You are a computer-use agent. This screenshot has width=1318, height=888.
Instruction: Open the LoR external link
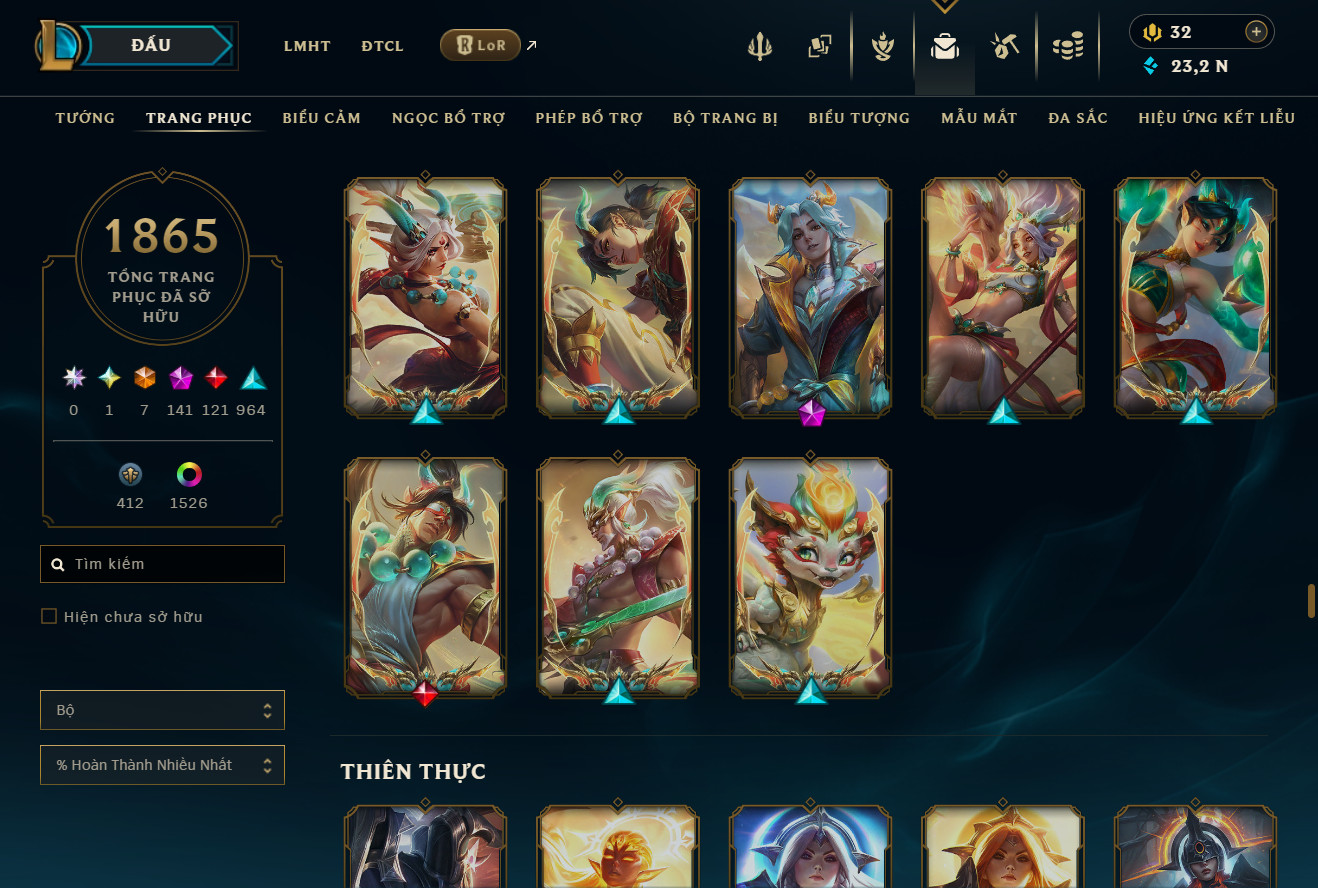(480, 45)
